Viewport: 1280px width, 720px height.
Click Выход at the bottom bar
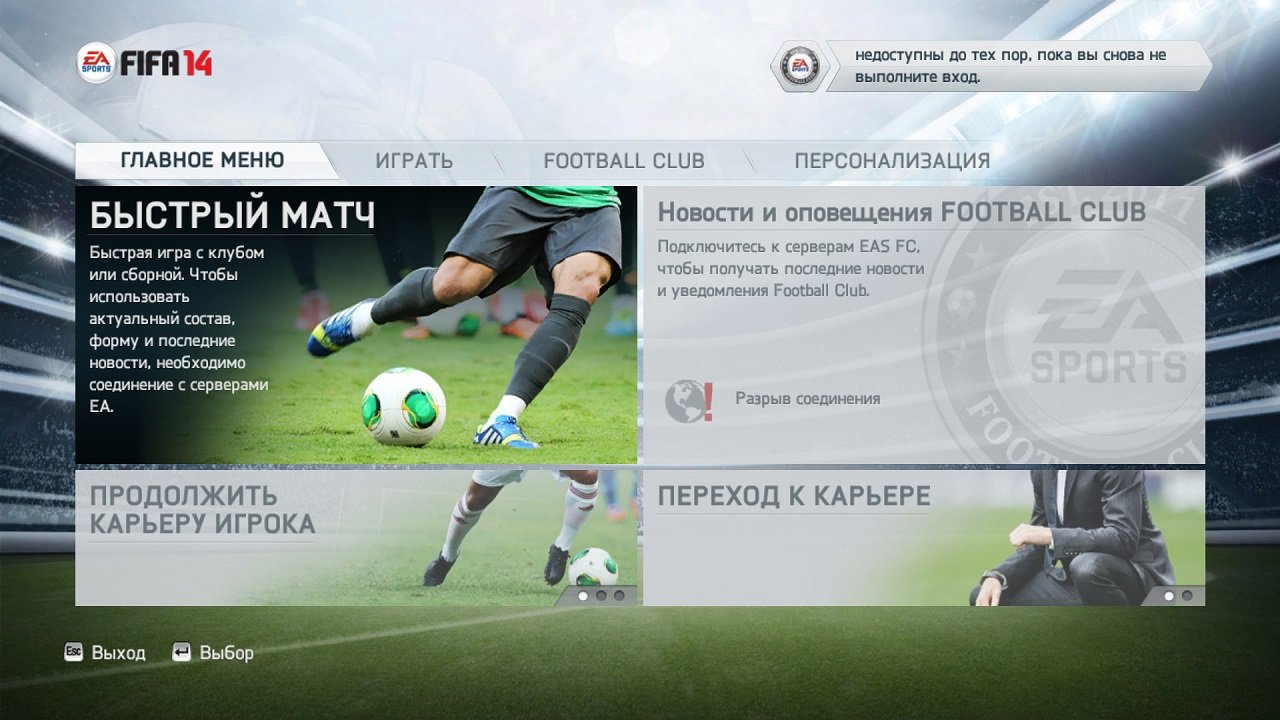(118, 652)
